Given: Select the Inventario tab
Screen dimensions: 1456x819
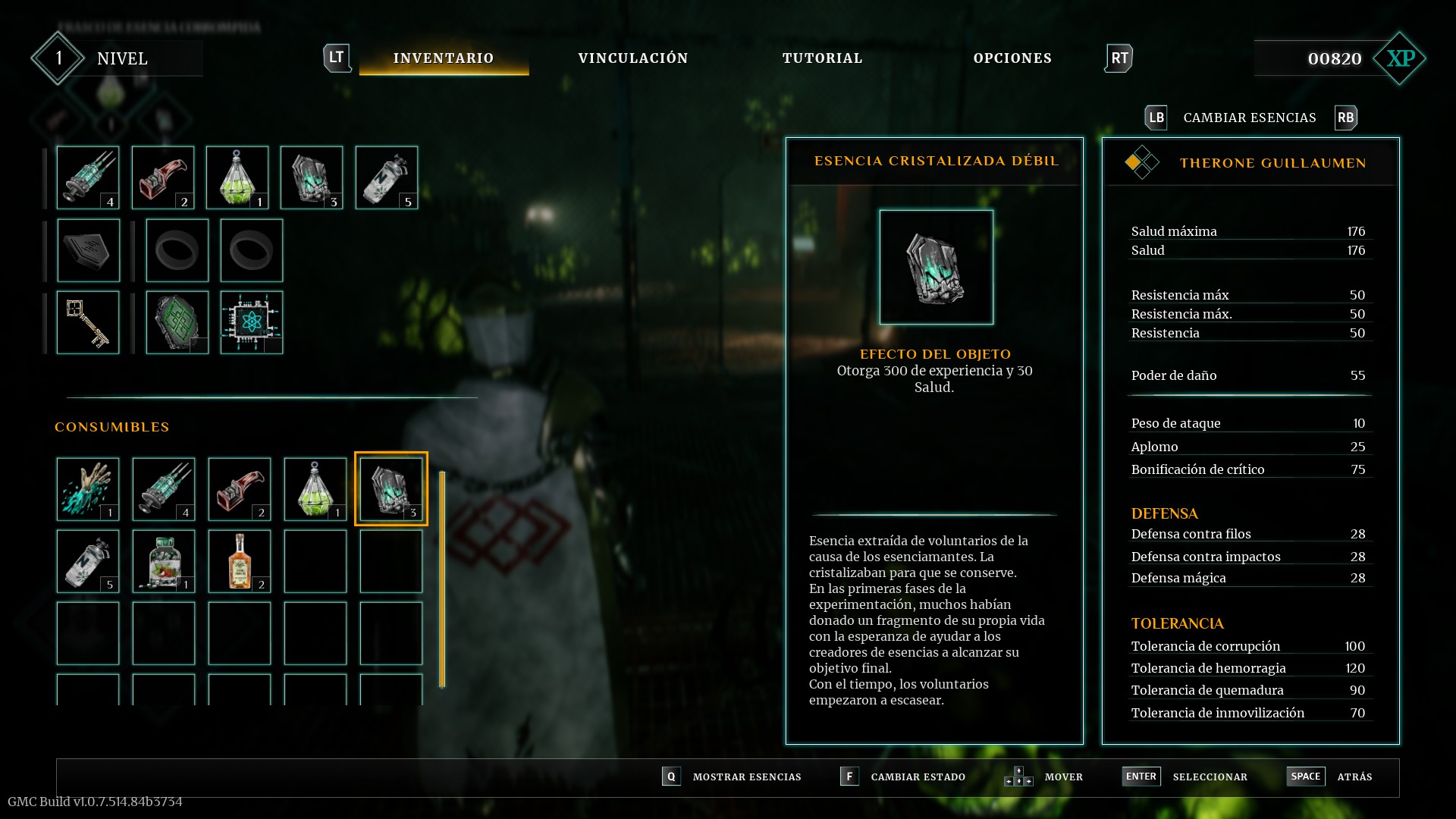Looking at the screenshot, I should (x=444, y=58).
